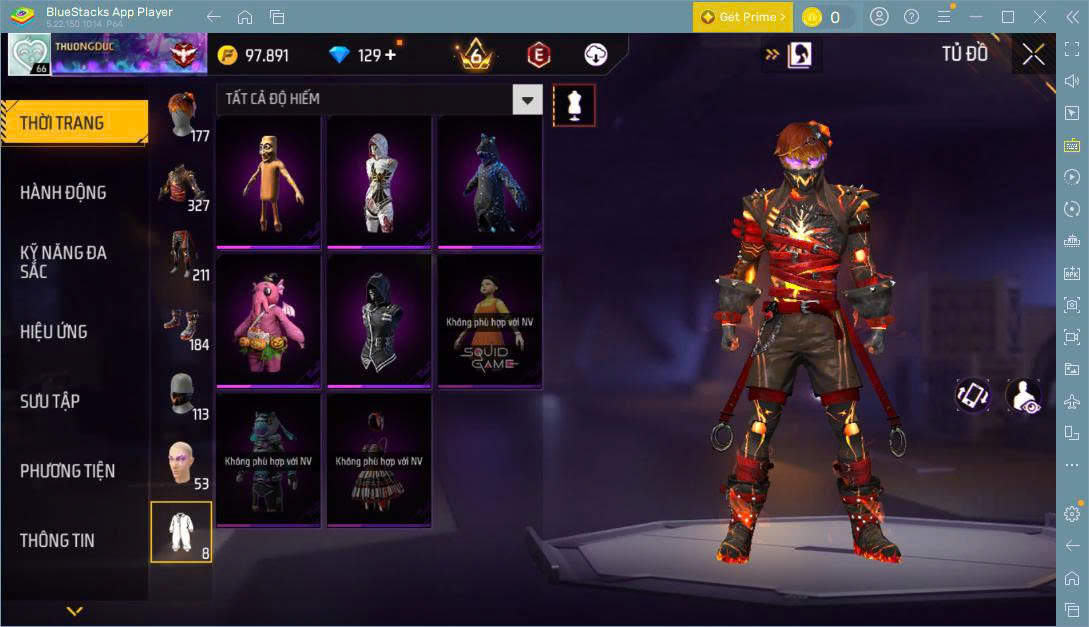Show the THÔNG TIN section
The width and height of the screenshot is (1089, 627).
tap(57, 540)
